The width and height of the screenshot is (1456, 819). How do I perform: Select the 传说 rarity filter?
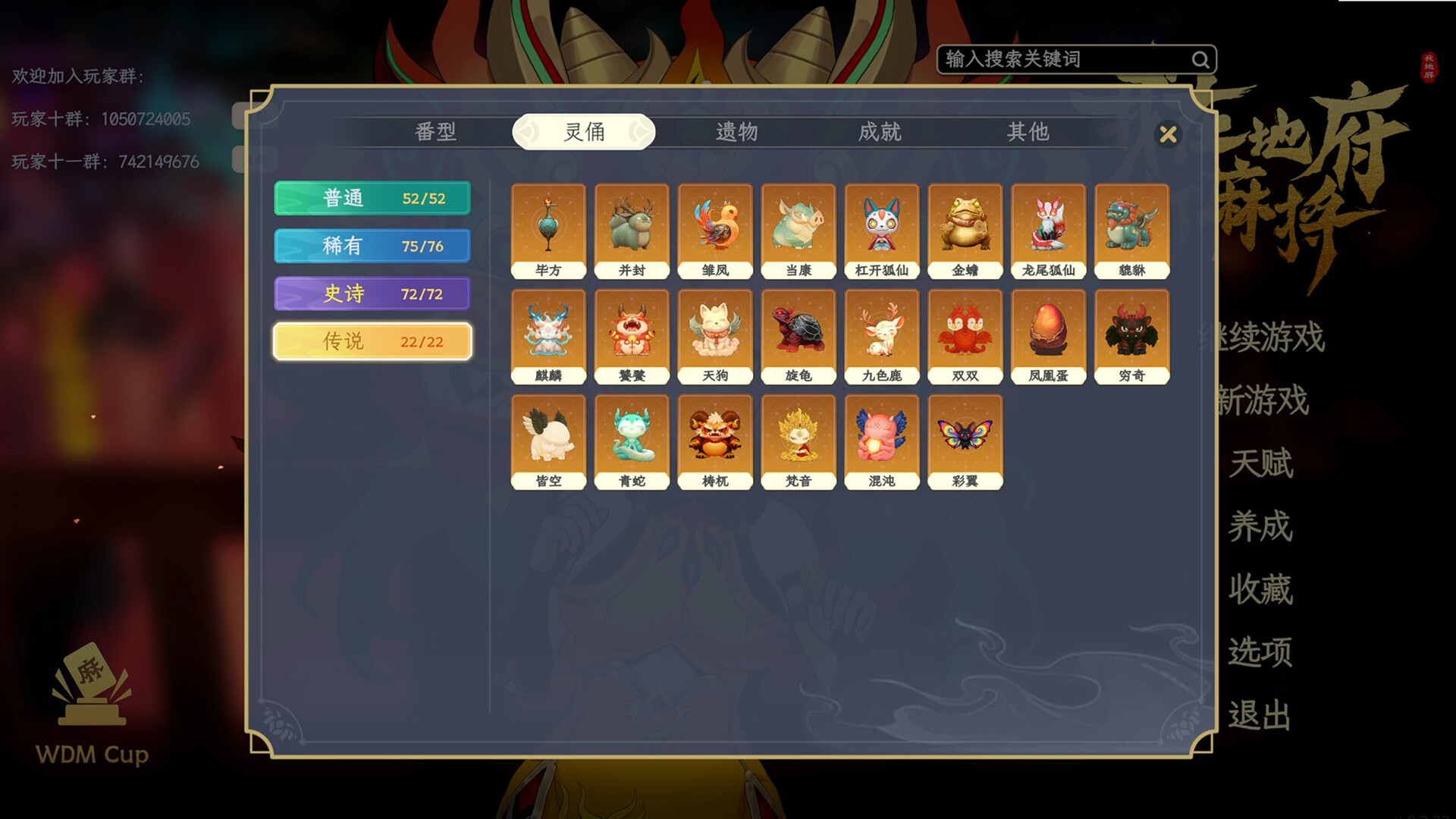point(371,341)
